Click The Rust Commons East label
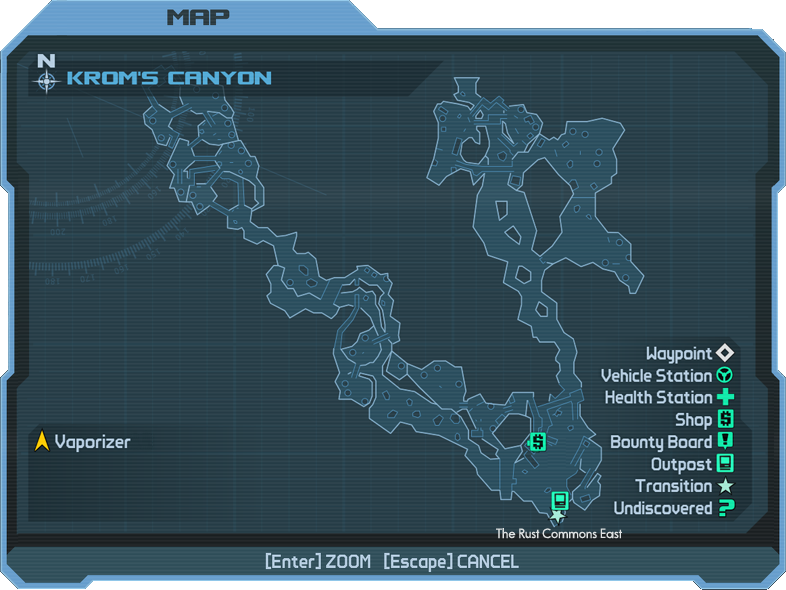Image resolution: width=786 pixels, height=590 pixels. click(559, 534)
